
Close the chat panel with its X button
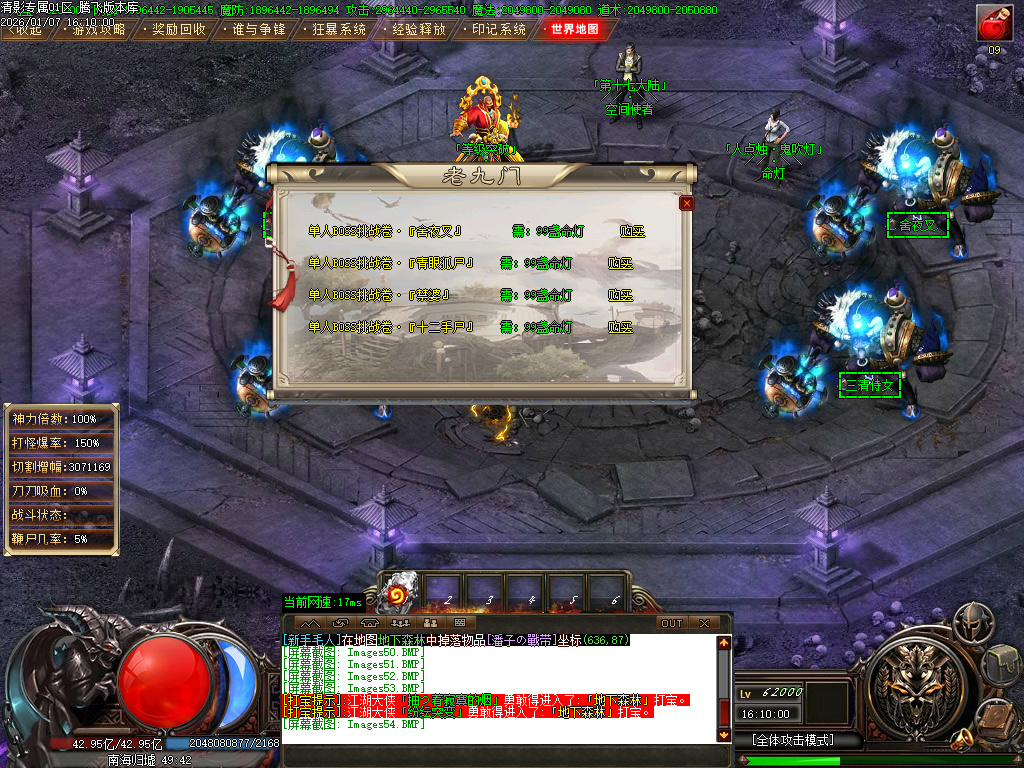pos(704,623)
